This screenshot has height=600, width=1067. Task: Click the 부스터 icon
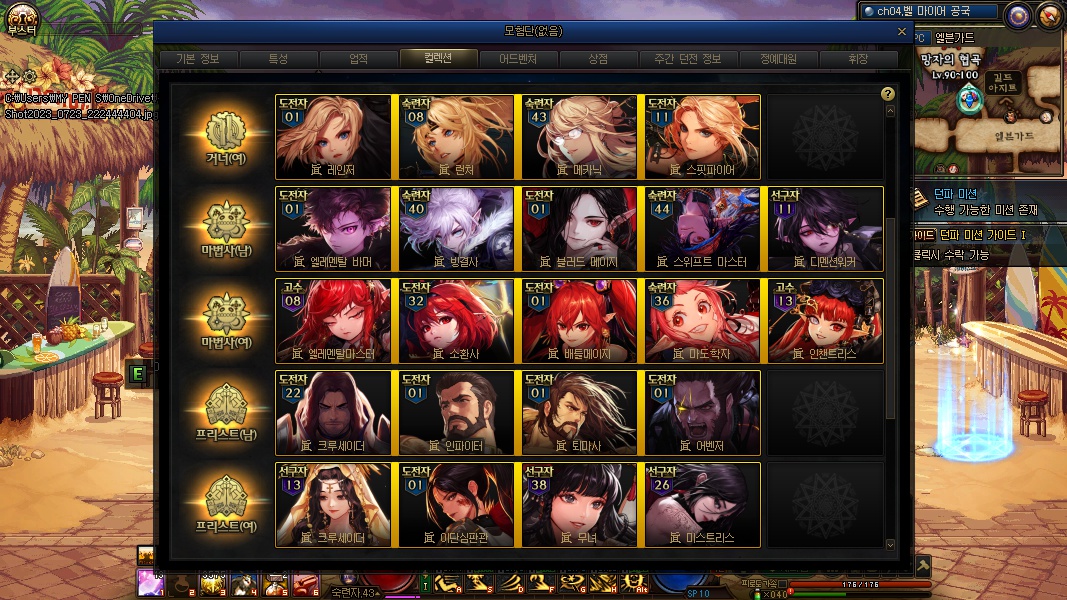coord(21,18)
